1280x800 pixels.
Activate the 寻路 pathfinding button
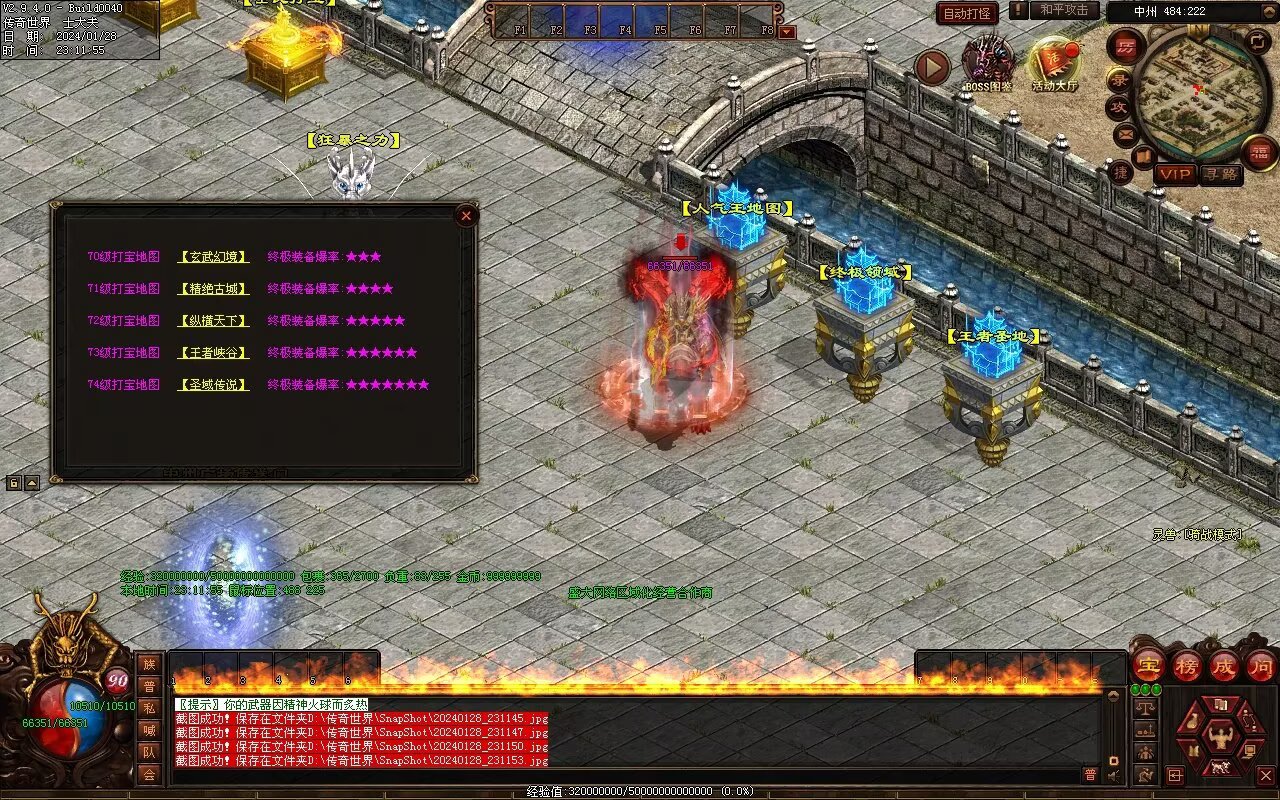point(1220,174)
